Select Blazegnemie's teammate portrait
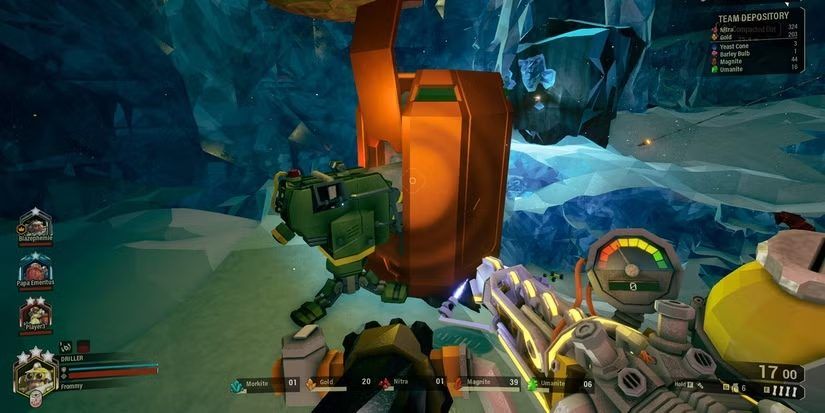The height and width of the screenshot is (413, 825). (x=36, y=223)
